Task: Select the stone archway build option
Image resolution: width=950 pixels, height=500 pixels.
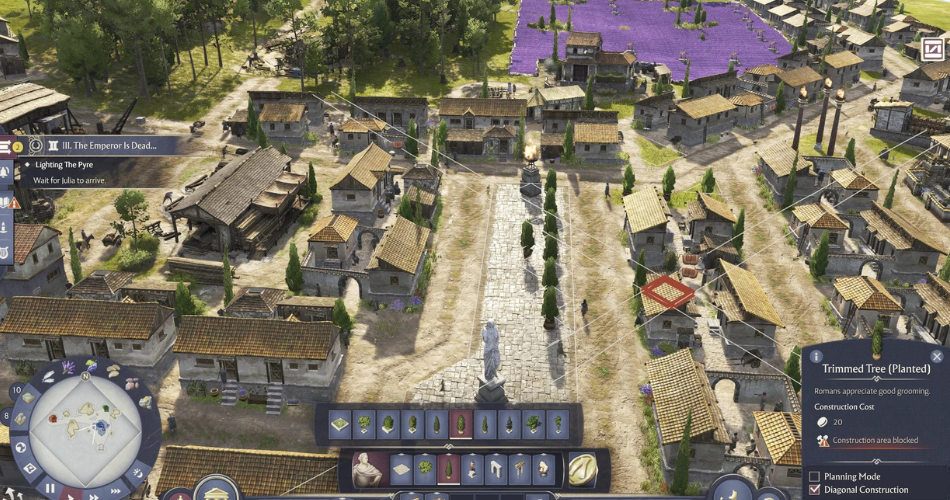Action: click(498, 469)
